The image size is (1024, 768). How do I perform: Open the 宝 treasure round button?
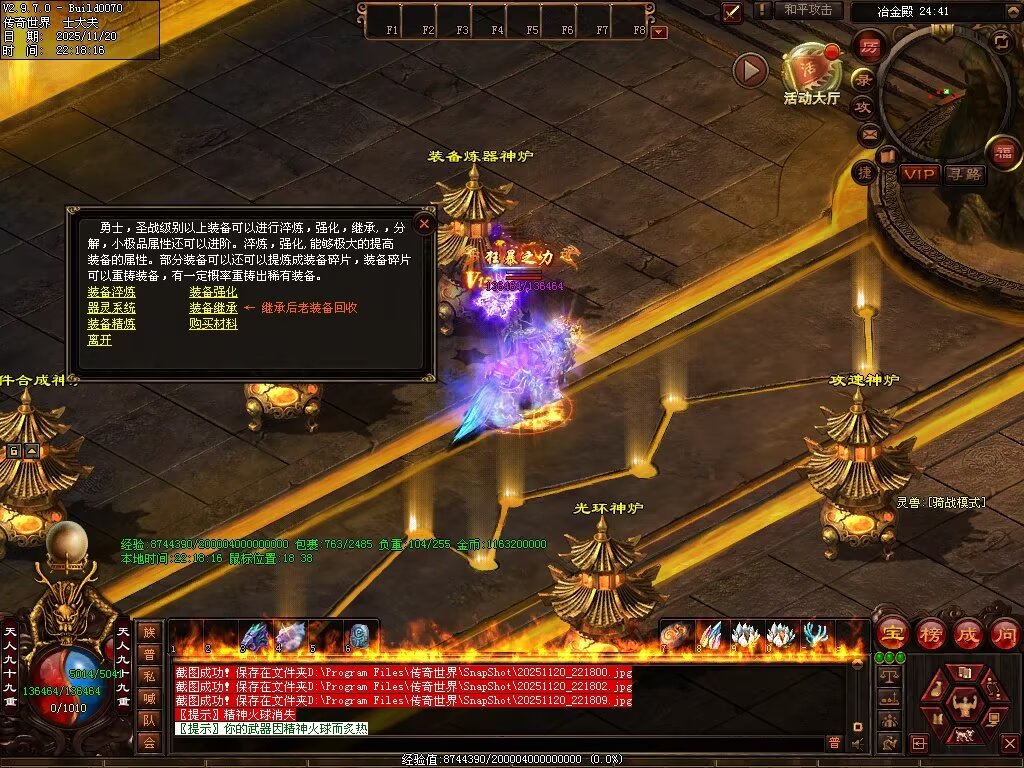[891, 633]
